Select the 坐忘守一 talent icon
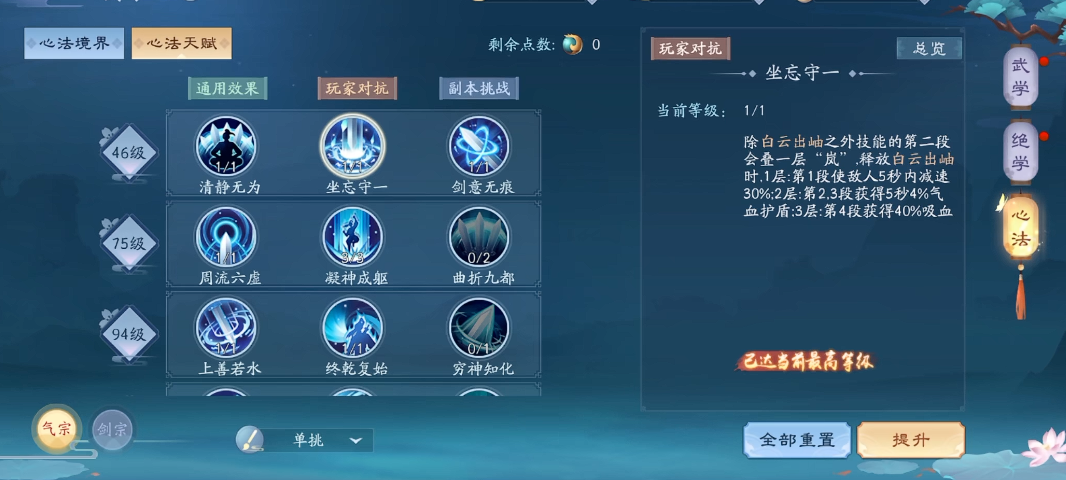This screenshot has height=480, width=1066. pyautogui.click(x=352, y=146)
